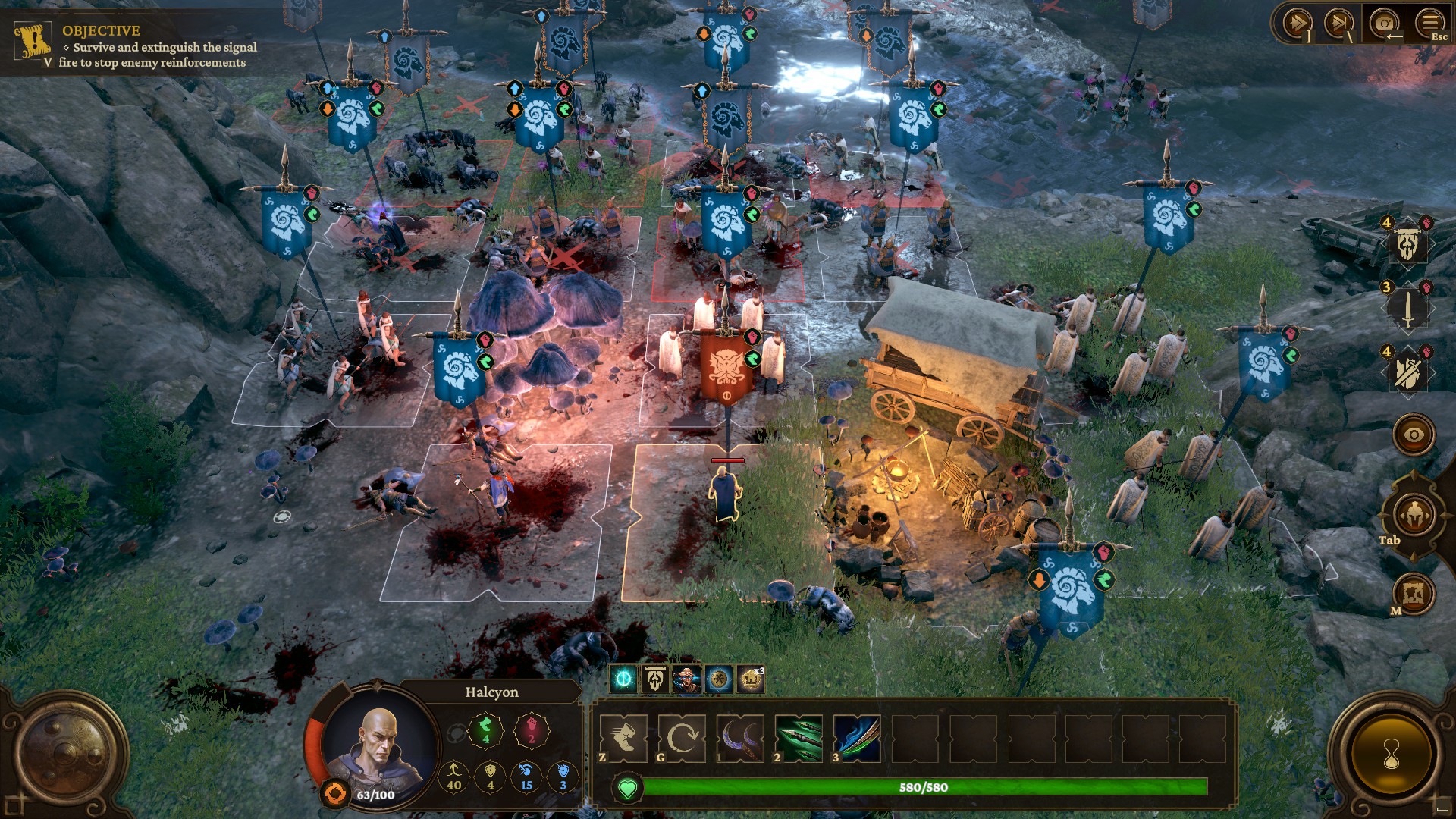The width and height of the screenshot is (1456, 819).
Task: Use the green arrow volley ability
Action: coord(799,738)
